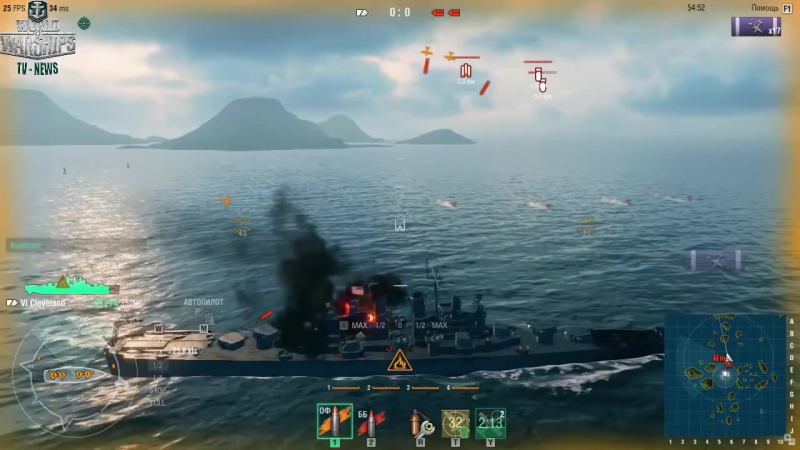Click the Автопилот autopilot label
The width and height of the screenshot is (800, 450).
click(x=203, y=301)
